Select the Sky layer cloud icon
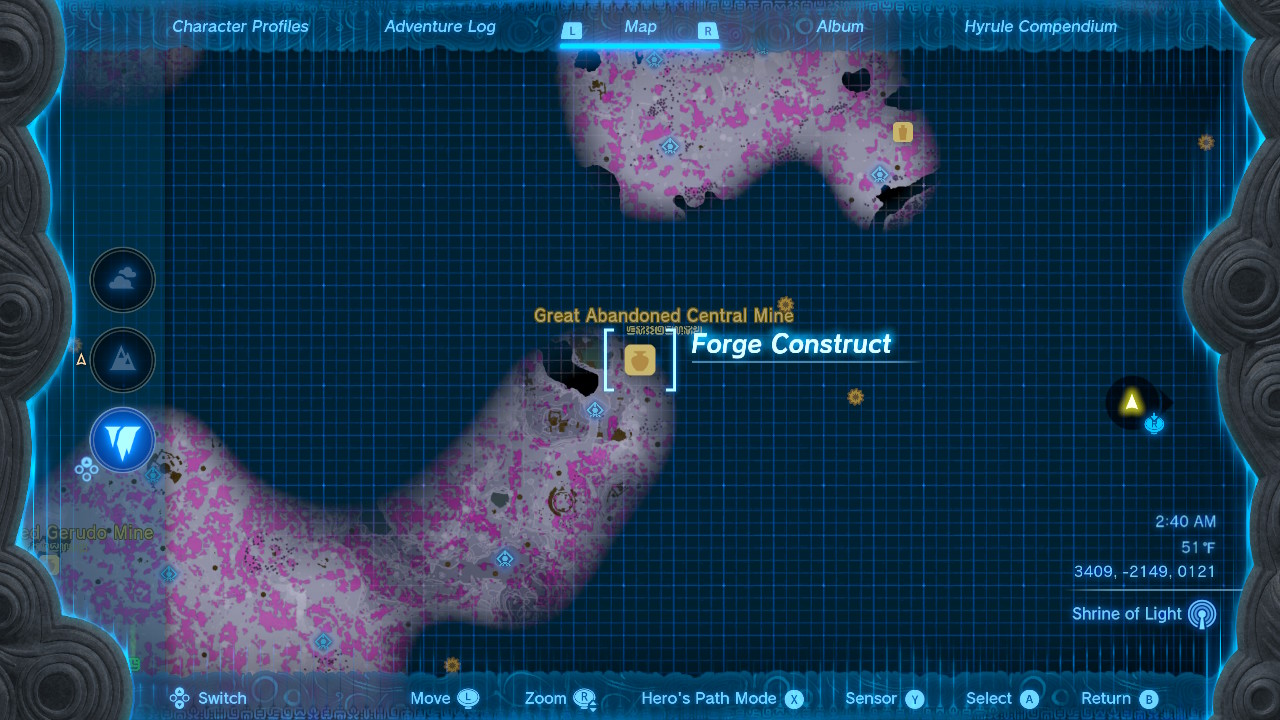The image size is (1280, 720). 122,280
